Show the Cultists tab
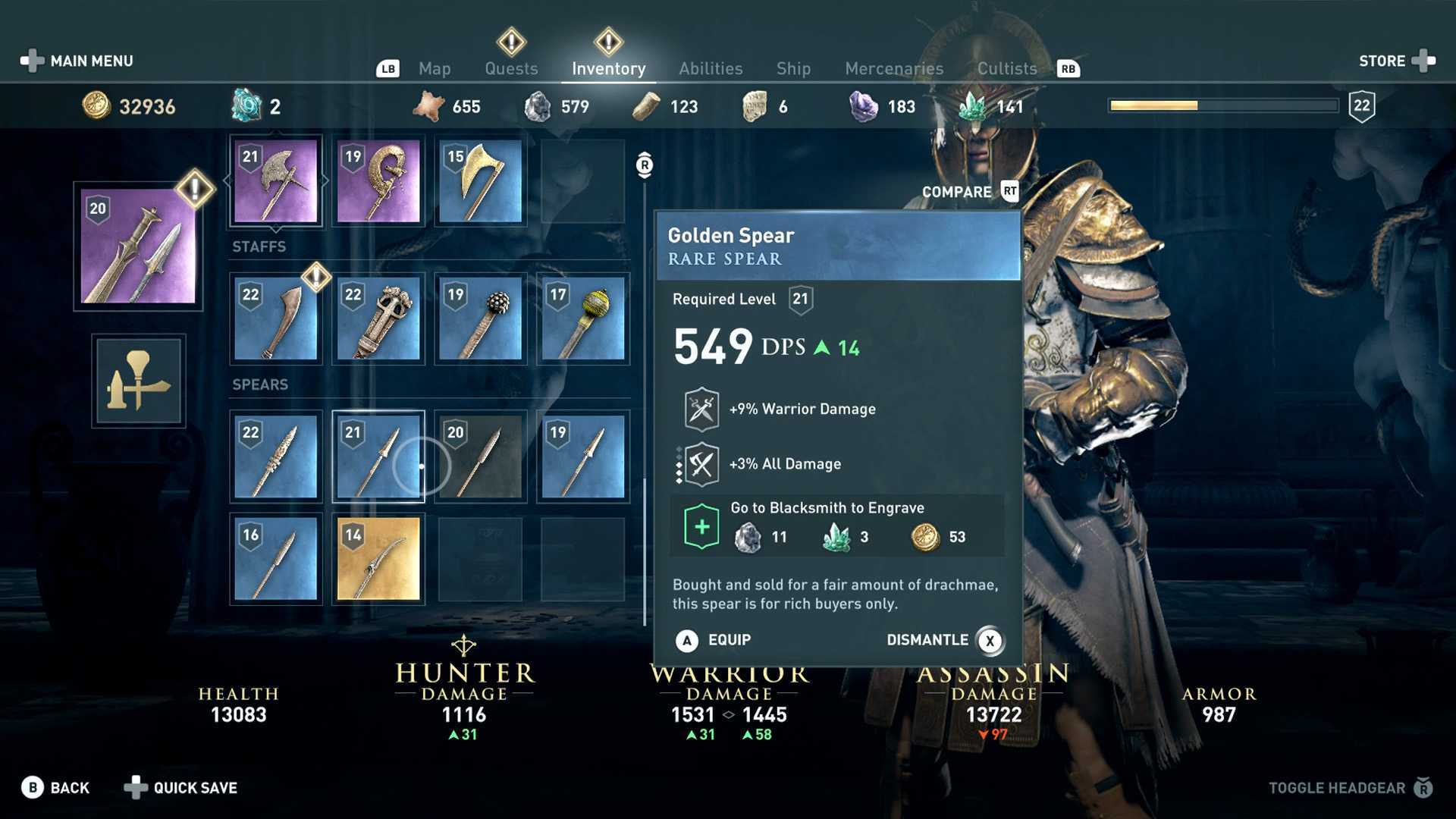Image resolution: width=1456 pixels, height=819 pixels. point(1006,68)
